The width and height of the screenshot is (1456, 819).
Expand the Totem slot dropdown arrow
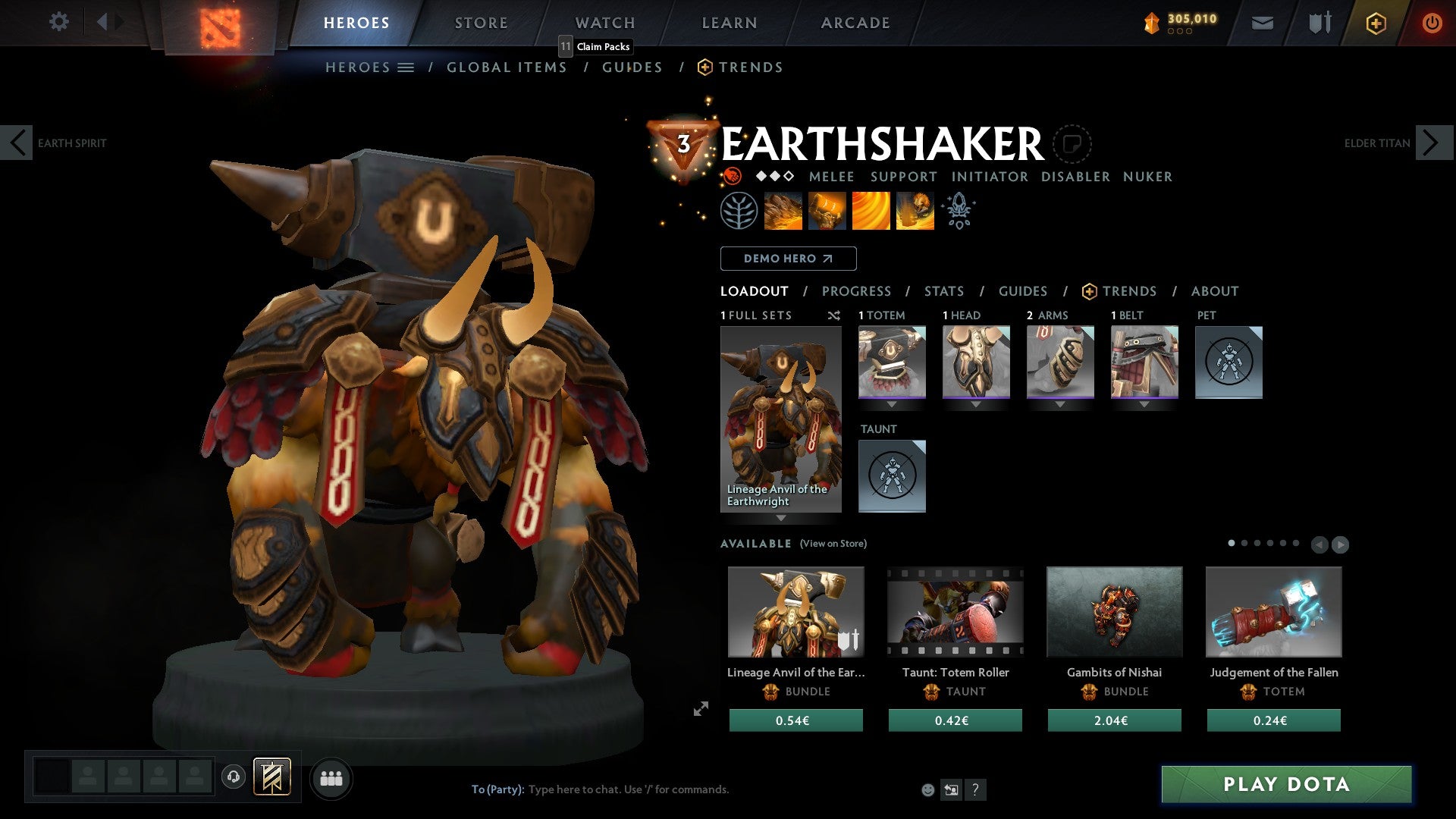click(x=892, y=405)
